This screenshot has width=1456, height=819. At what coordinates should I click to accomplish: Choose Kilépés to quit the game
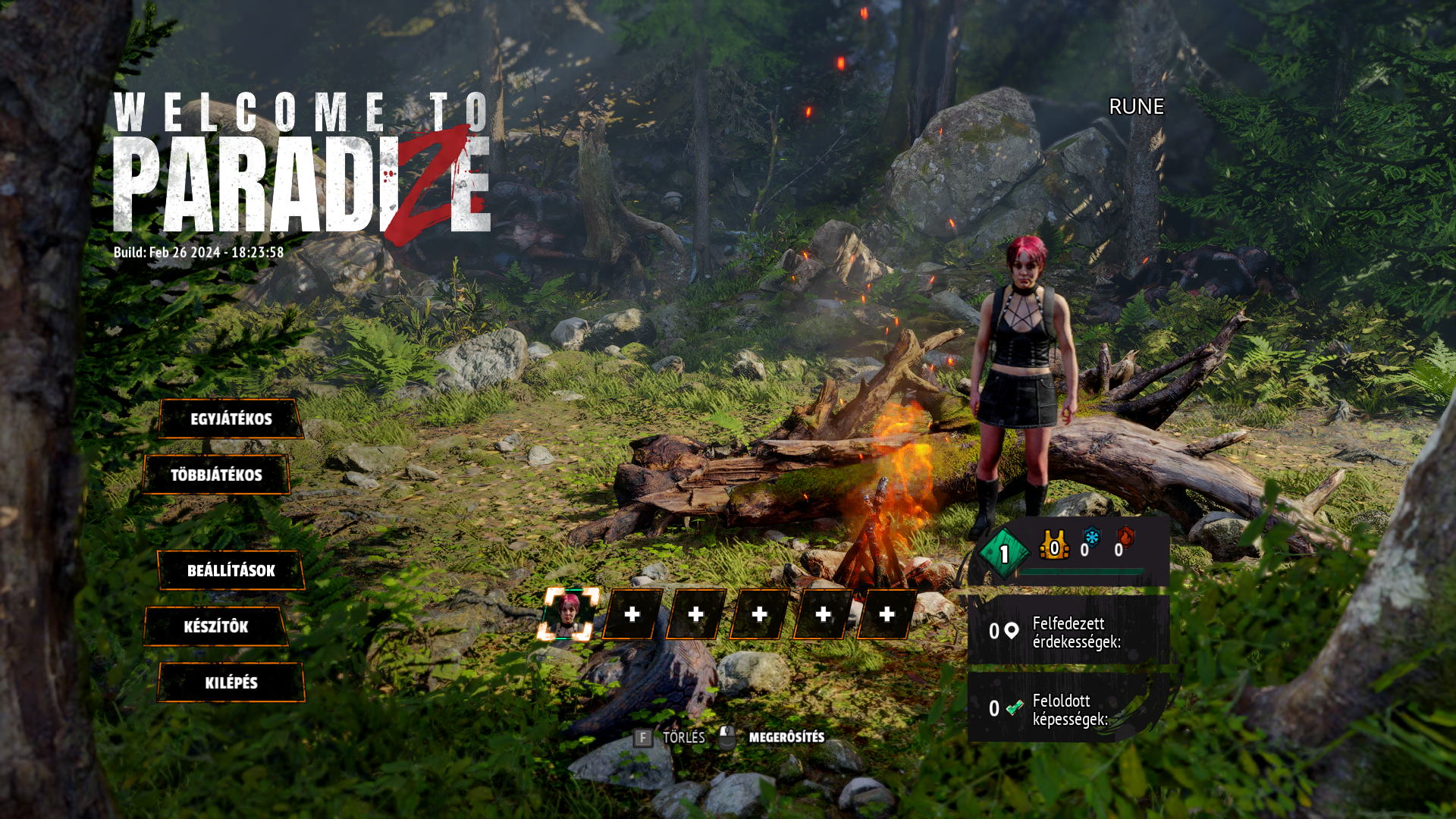231,683
